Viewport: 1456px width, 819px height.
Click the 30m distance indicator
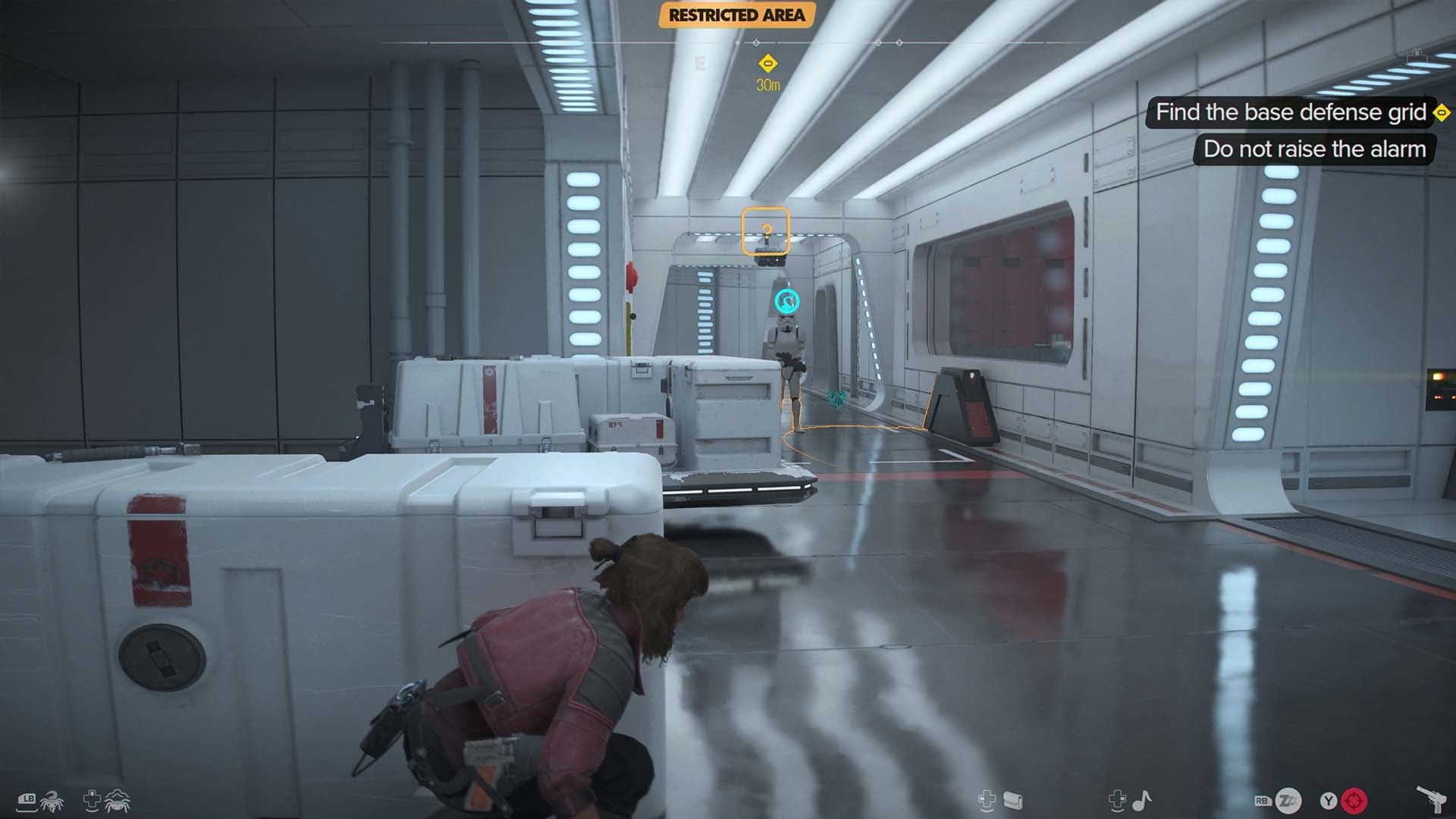(x=767, y=85)
